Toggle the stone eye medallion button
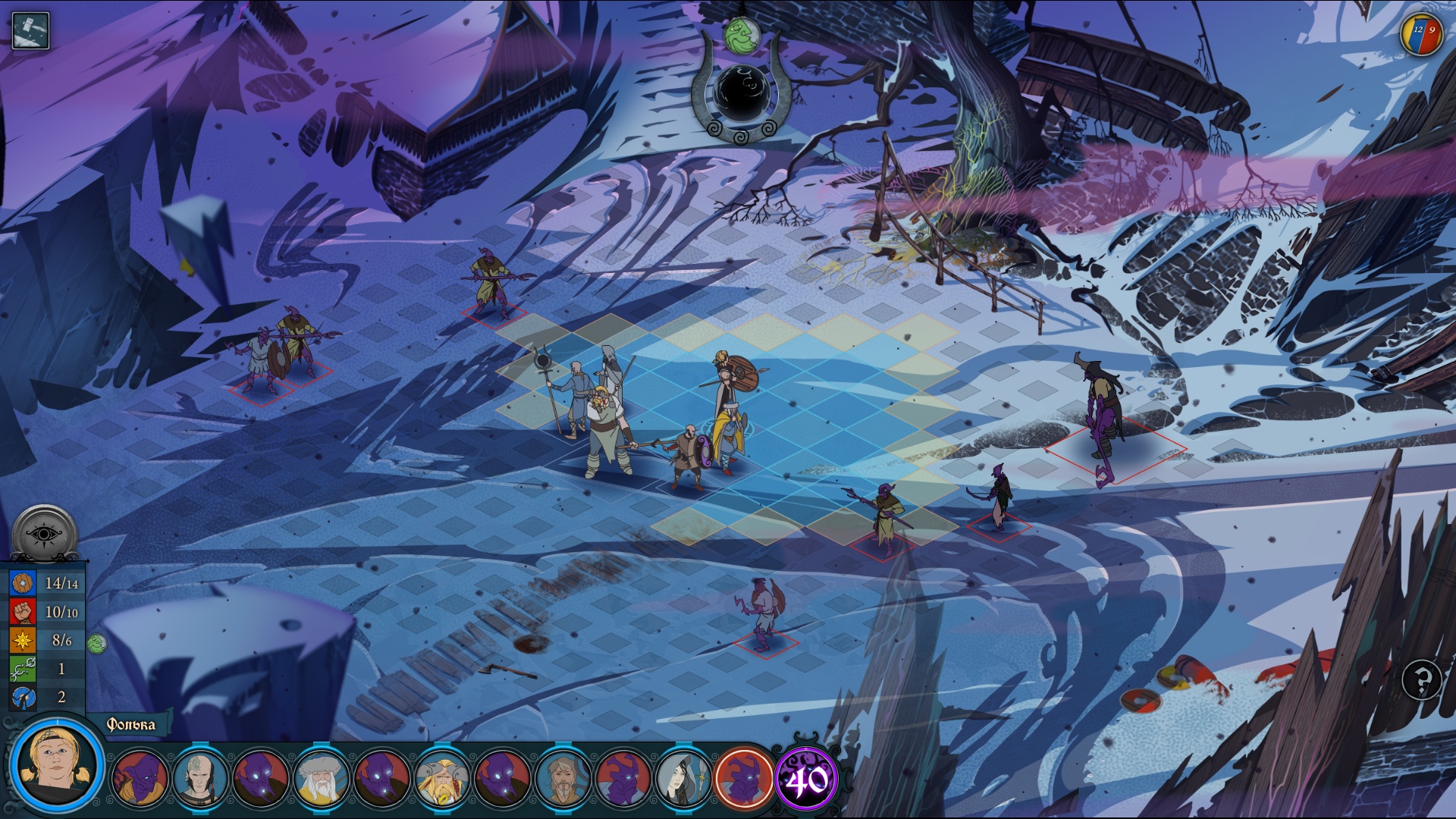The image size is (1456, 819). tap(45, 535)
